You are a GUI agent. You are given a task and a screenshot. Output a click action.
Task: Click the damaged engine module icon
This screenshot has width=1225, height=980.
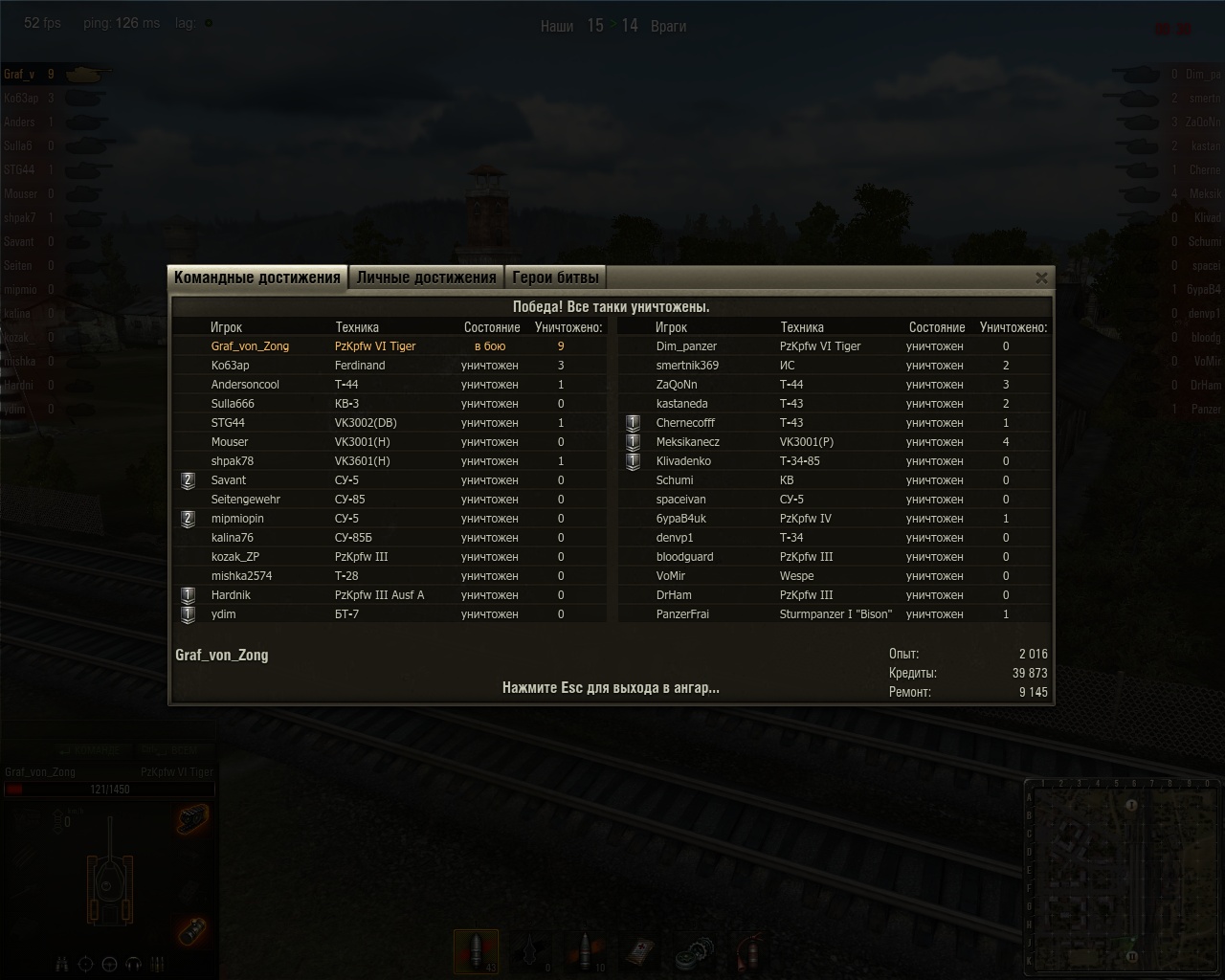(192, 819)
